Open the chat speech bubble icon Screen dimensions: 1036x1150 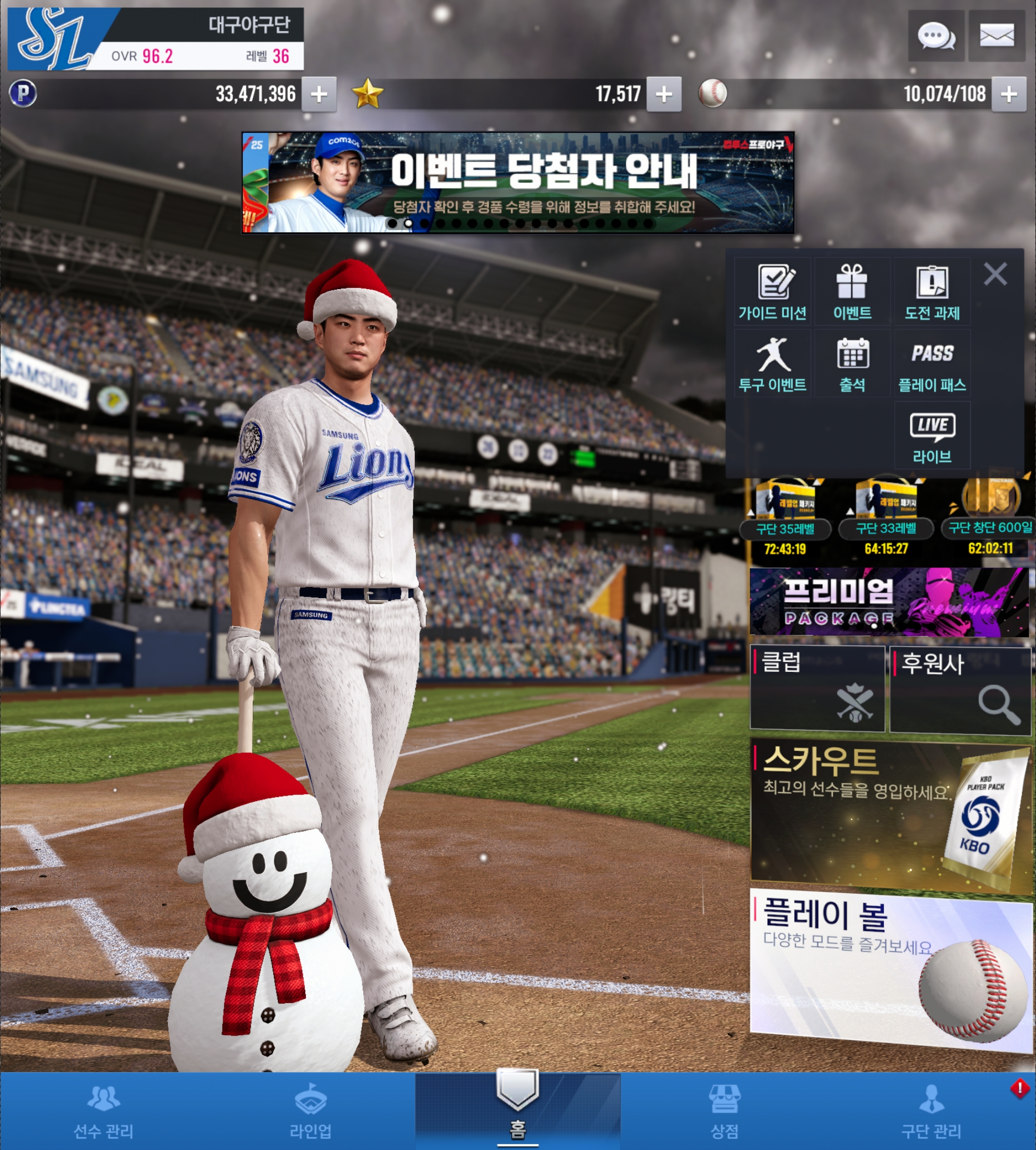(x=936, y=36)
